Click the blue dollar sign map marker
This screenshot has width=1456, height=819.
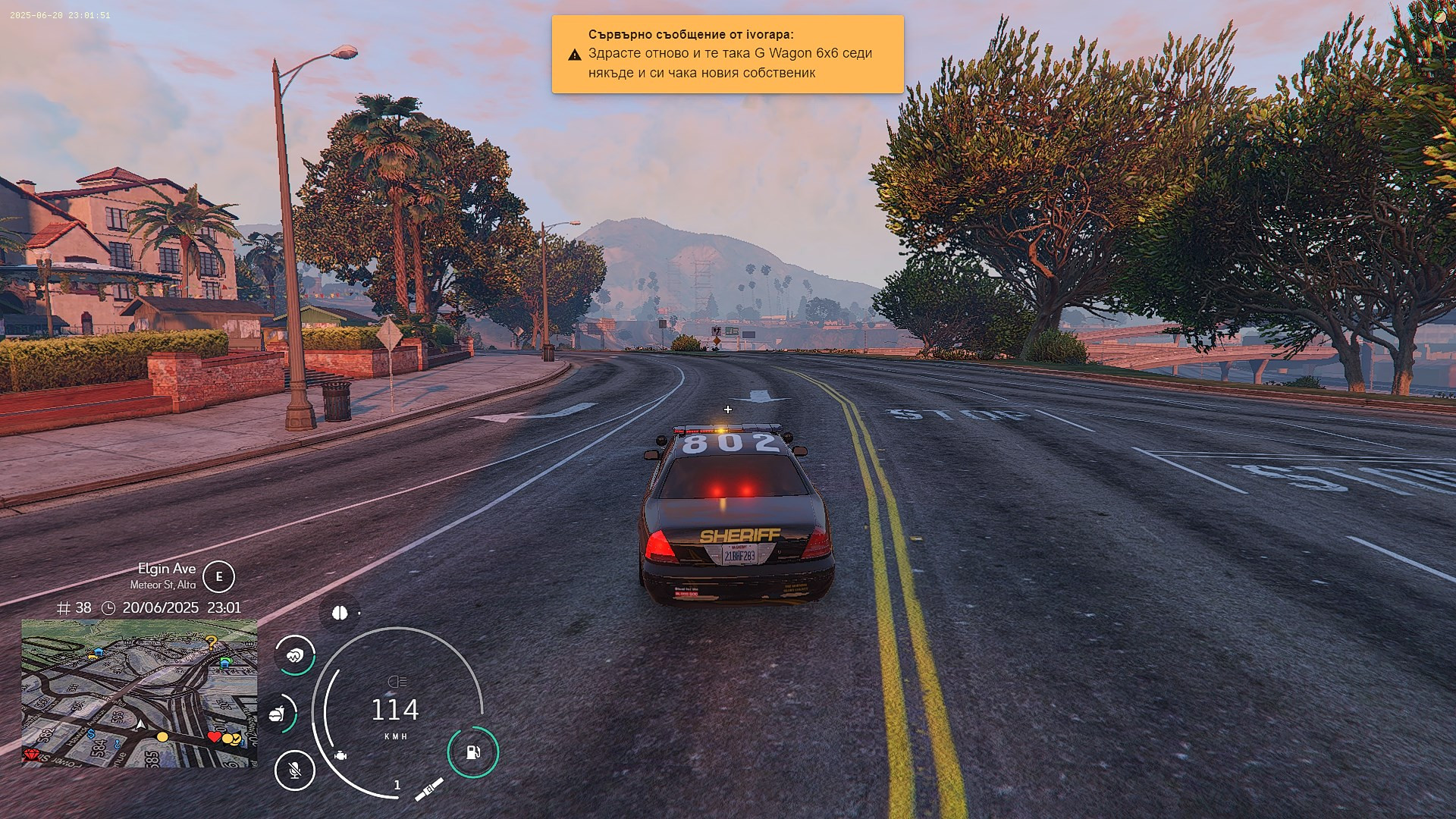pos(91,733)
